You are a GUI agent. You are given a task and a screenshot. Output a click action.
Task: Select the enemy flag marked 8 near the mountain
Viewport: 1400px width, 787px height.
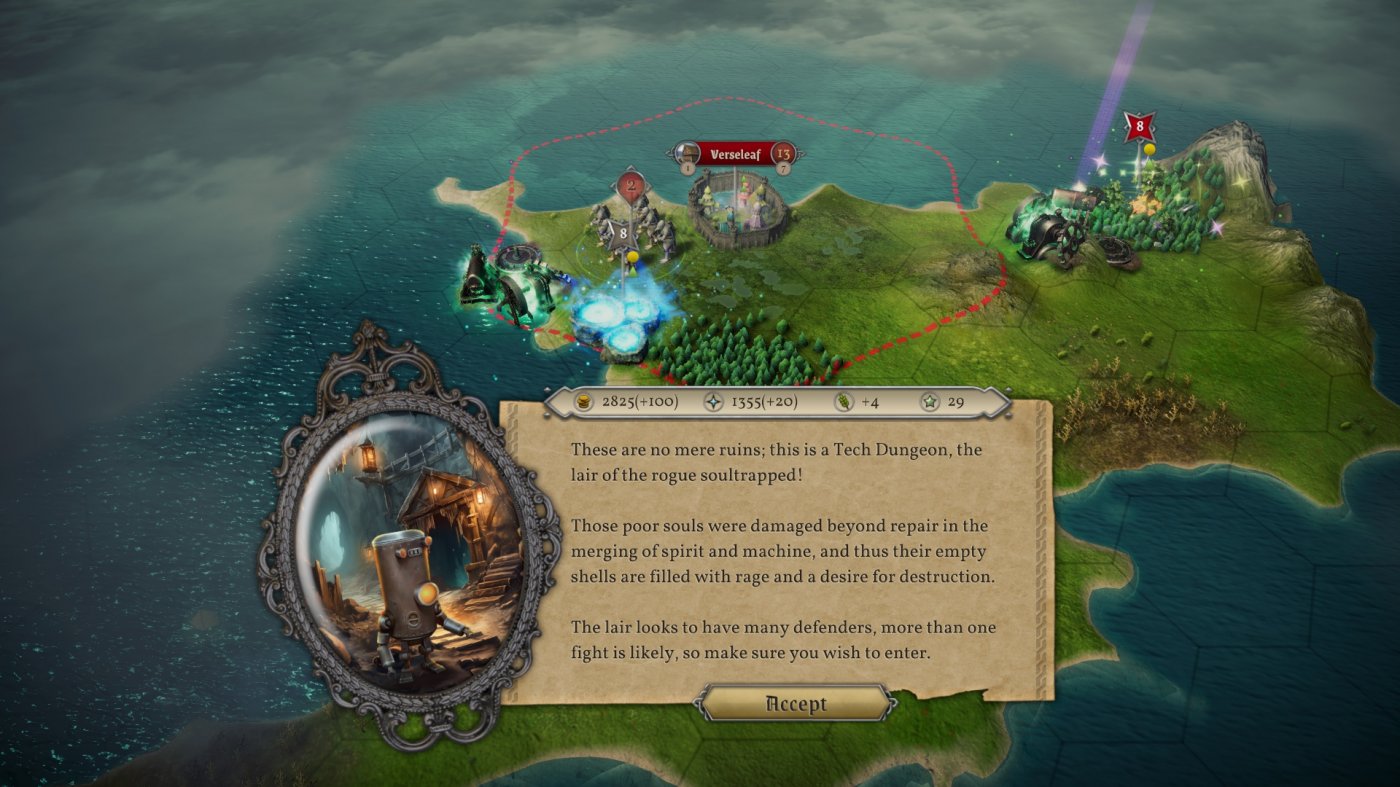pyautogui.click(x=1137, y=127)
